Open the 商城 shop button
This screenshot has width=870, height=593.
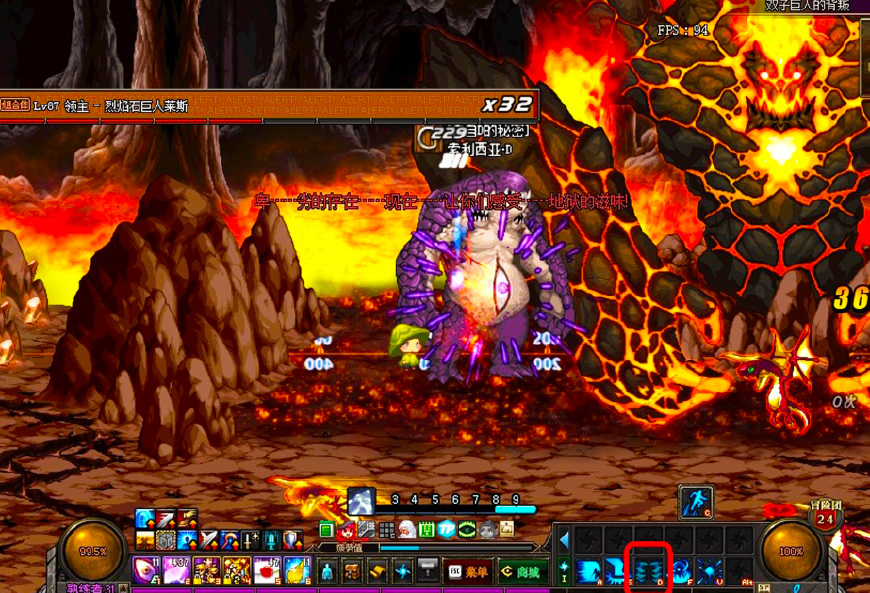pyautogui.click(x=521, y=571)
